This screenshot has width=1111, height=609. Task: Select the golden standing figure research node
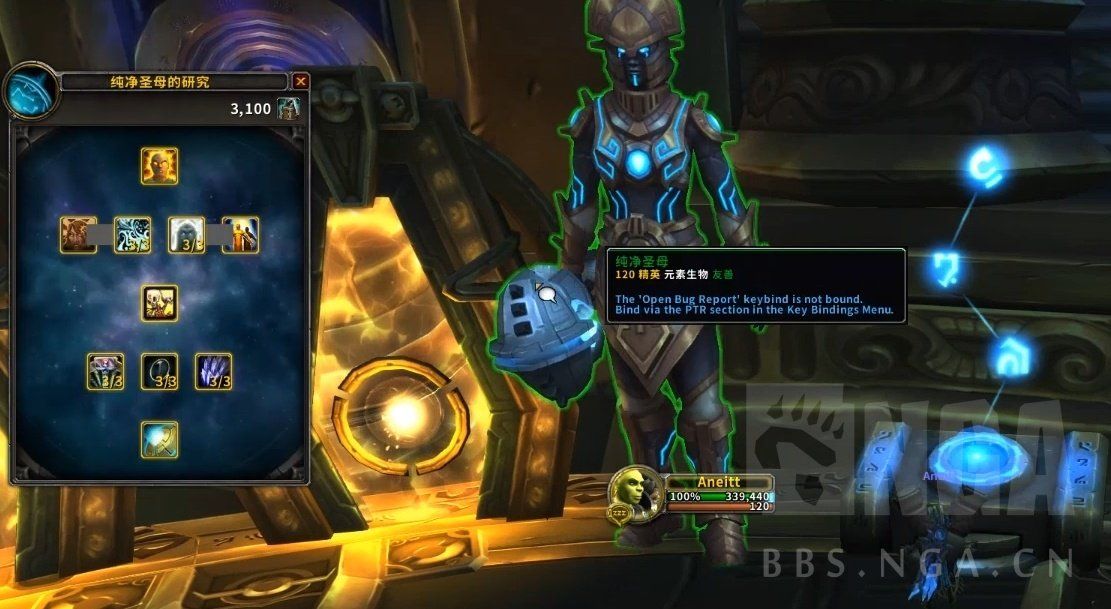point(241,235)
